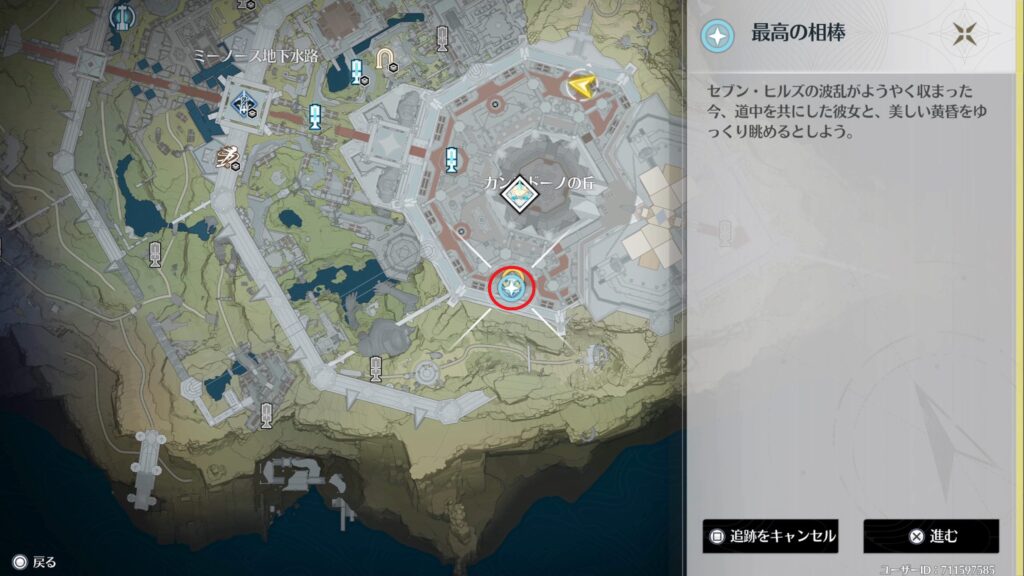
Task: Select the blue diamond marker below ミーノース地下水路
Action: click(x=244, y=101)
